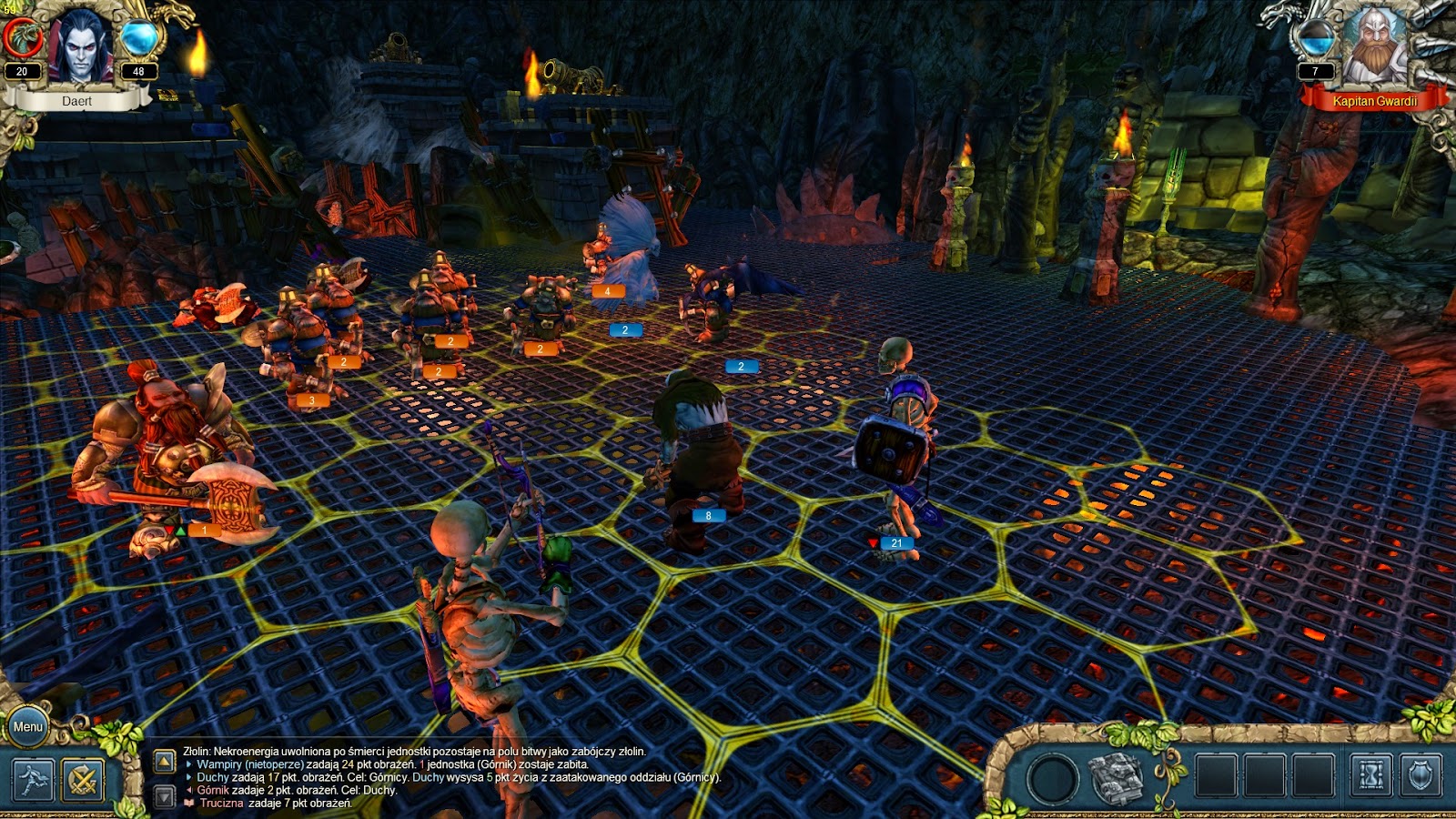Viewport: 1456px width, 819px height.
Task: Click the combat log down arrow
Action: (x=165, y=797)
